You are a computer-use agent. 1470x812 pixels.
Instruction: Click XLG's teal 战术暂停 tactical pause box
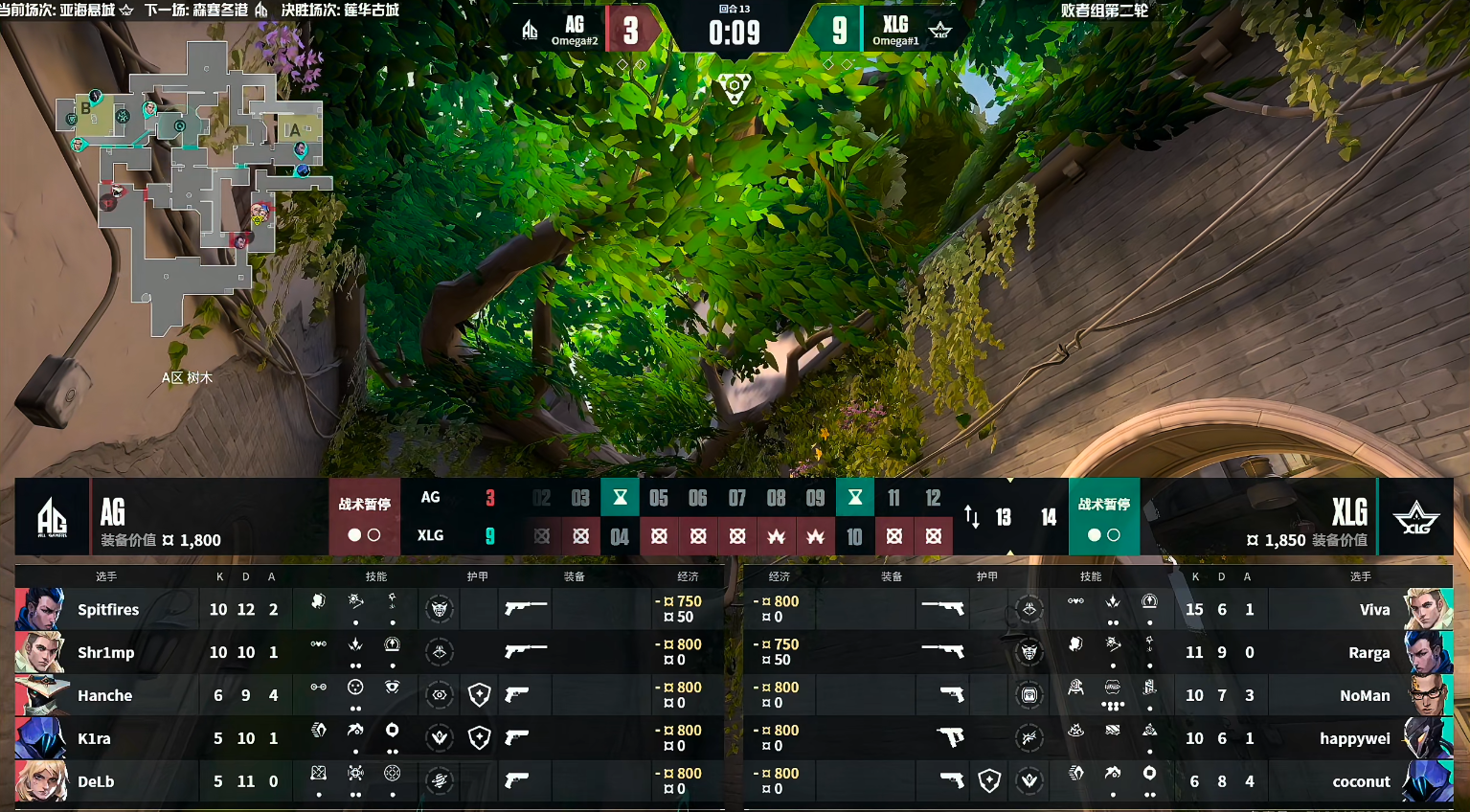[1104, 517]
